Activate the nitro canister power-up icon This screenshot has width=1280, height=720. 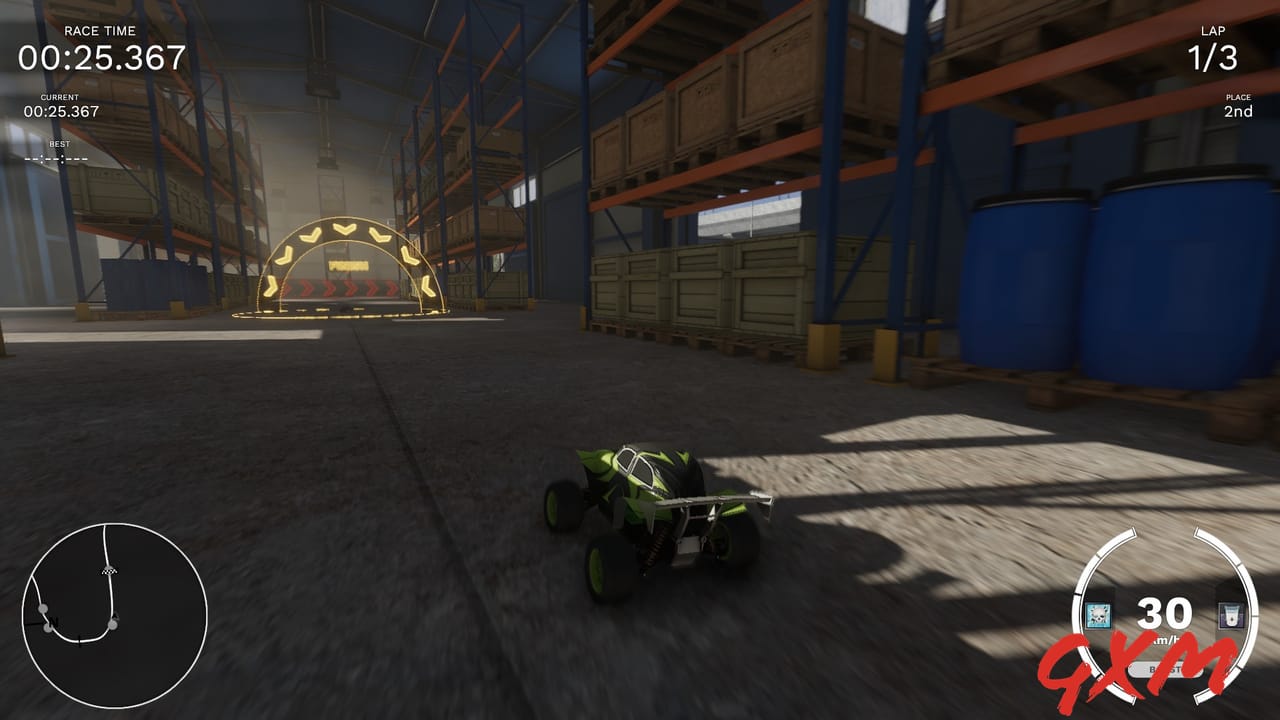coord(1230,614)
